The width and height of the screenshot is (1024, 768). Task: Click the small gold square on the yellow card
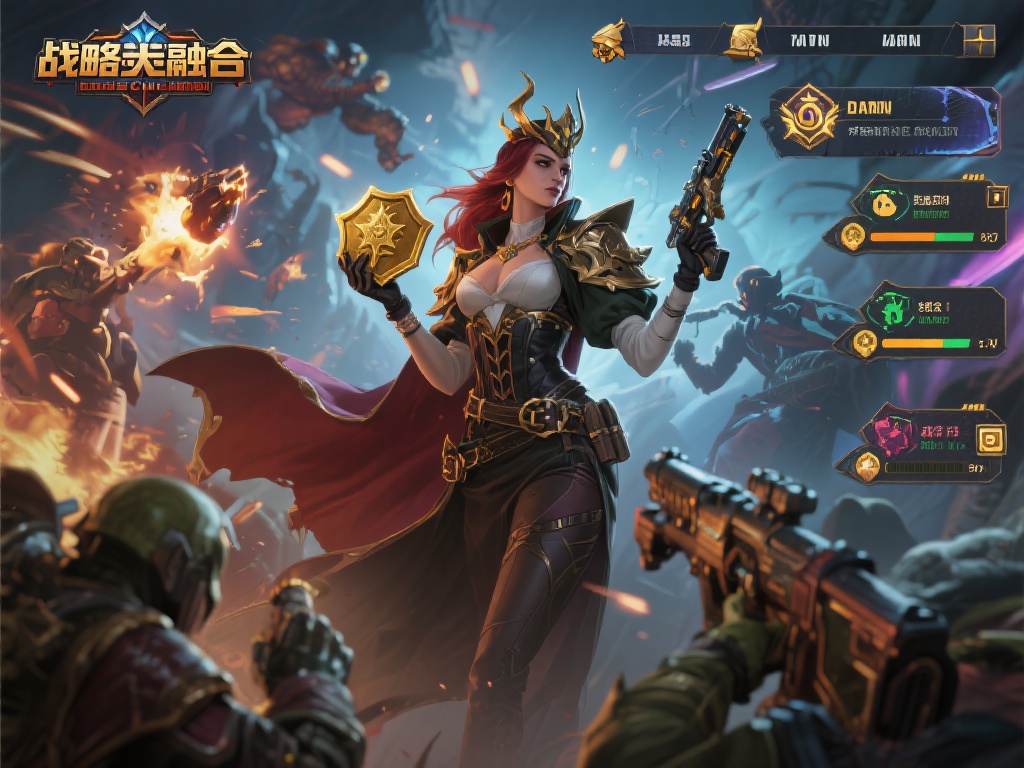pos(995,197)
